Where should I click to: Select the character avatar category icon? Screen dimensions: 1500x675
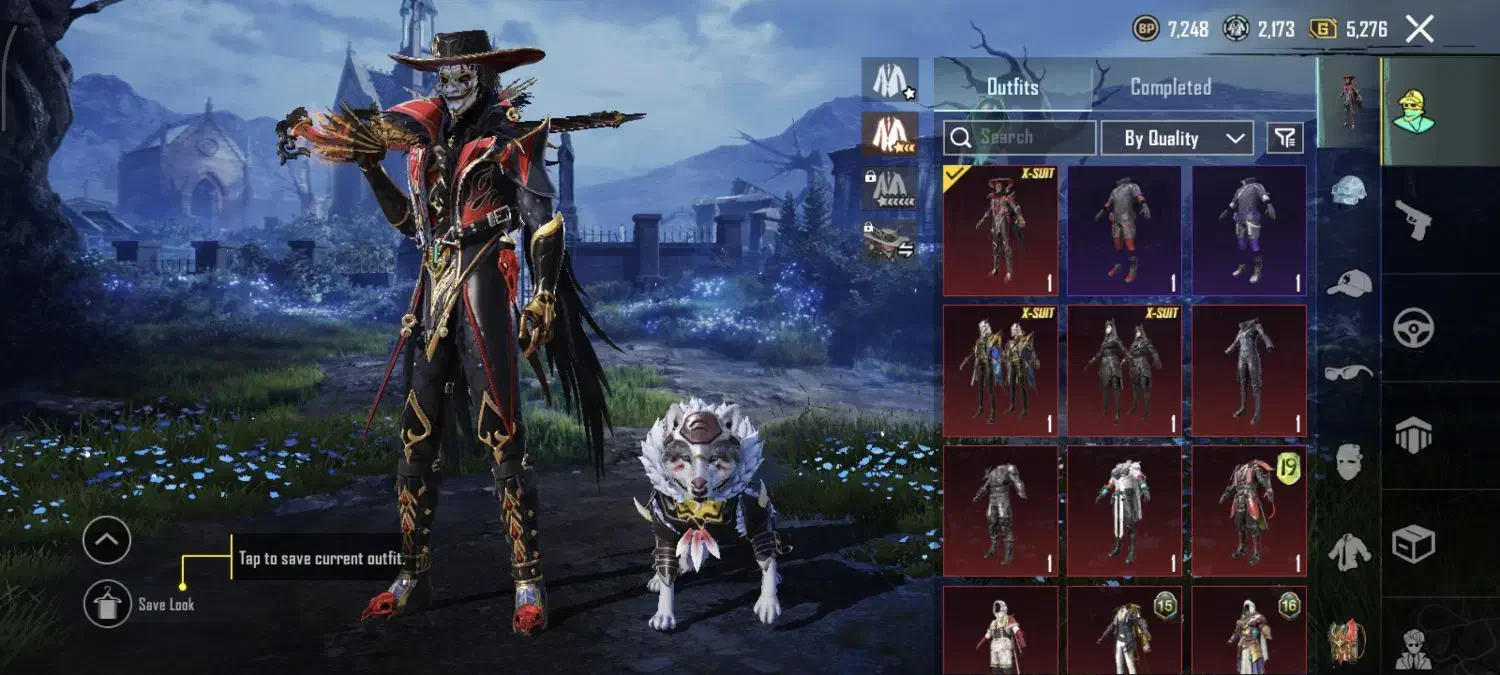click(x=1414, y=111)
